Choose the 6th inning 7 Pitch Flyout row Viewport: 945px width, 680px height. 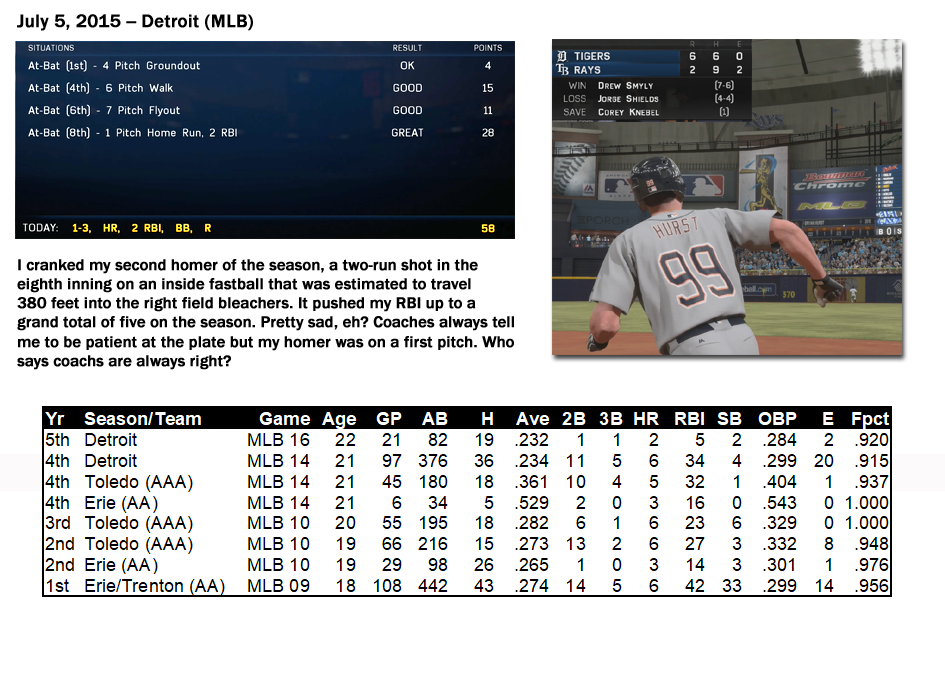click(x=264, y=110)
